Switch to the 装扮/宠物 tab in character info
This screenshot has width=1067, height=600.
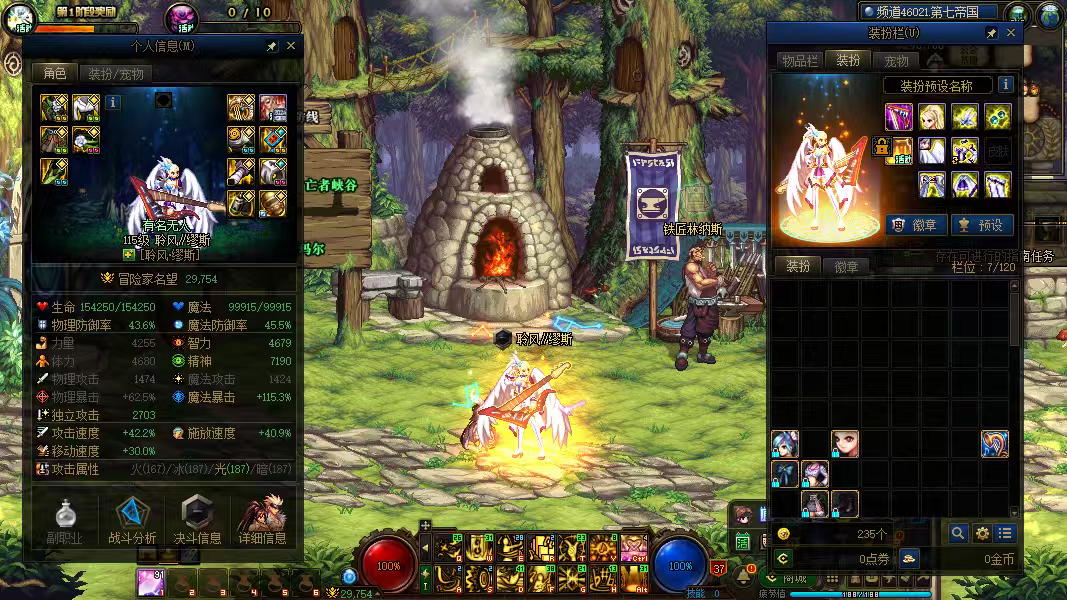tap(115, 73)
